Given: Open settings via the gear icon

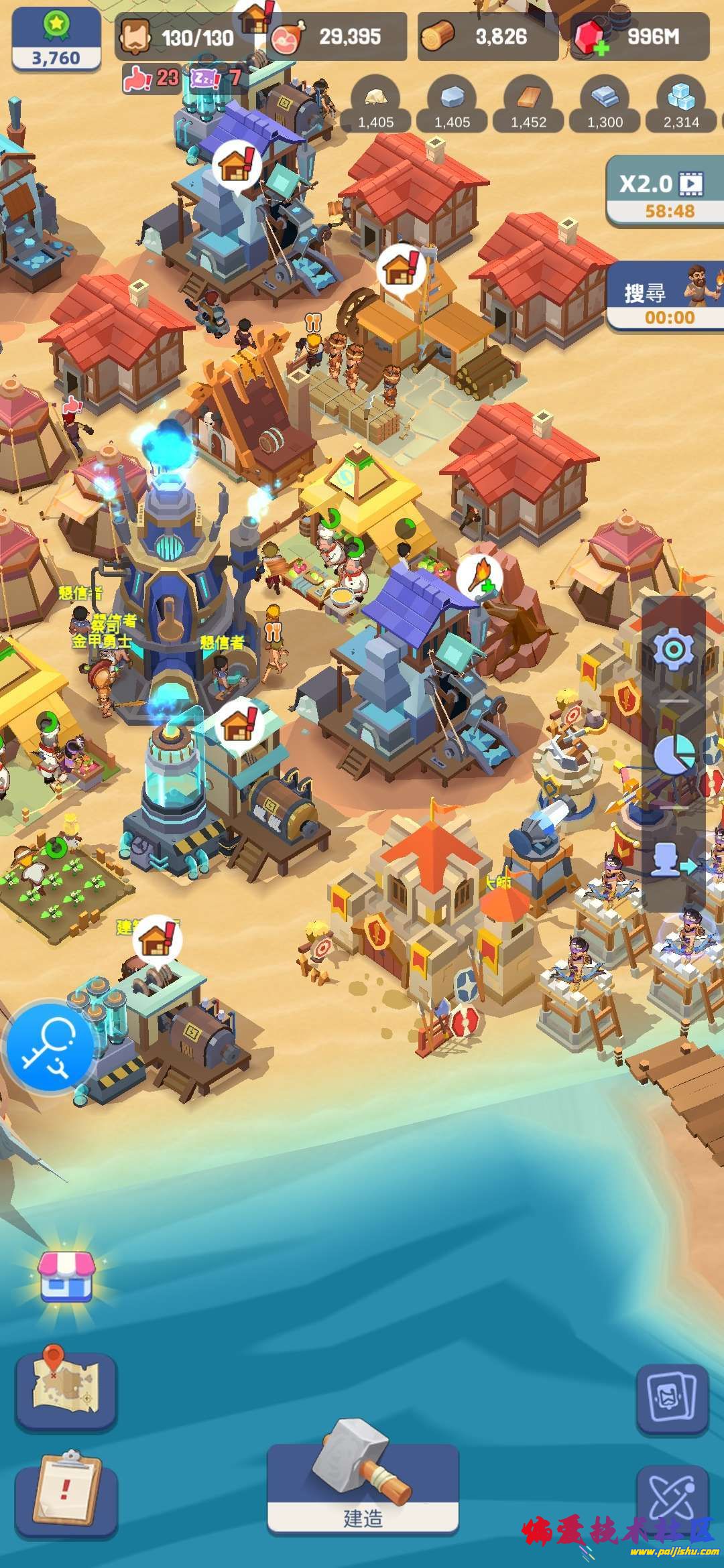Looking at the screenshot, I should [x=673, y=648].
